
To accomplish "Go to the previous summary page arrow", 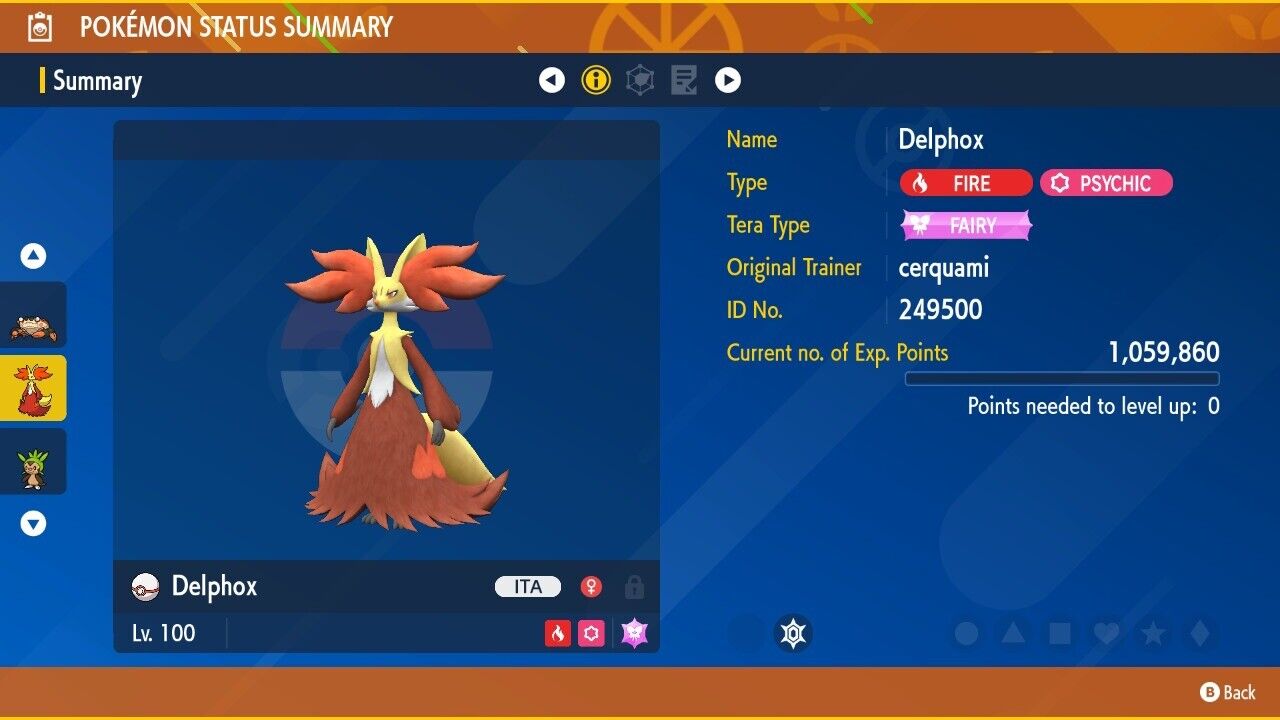I will 552,80.
